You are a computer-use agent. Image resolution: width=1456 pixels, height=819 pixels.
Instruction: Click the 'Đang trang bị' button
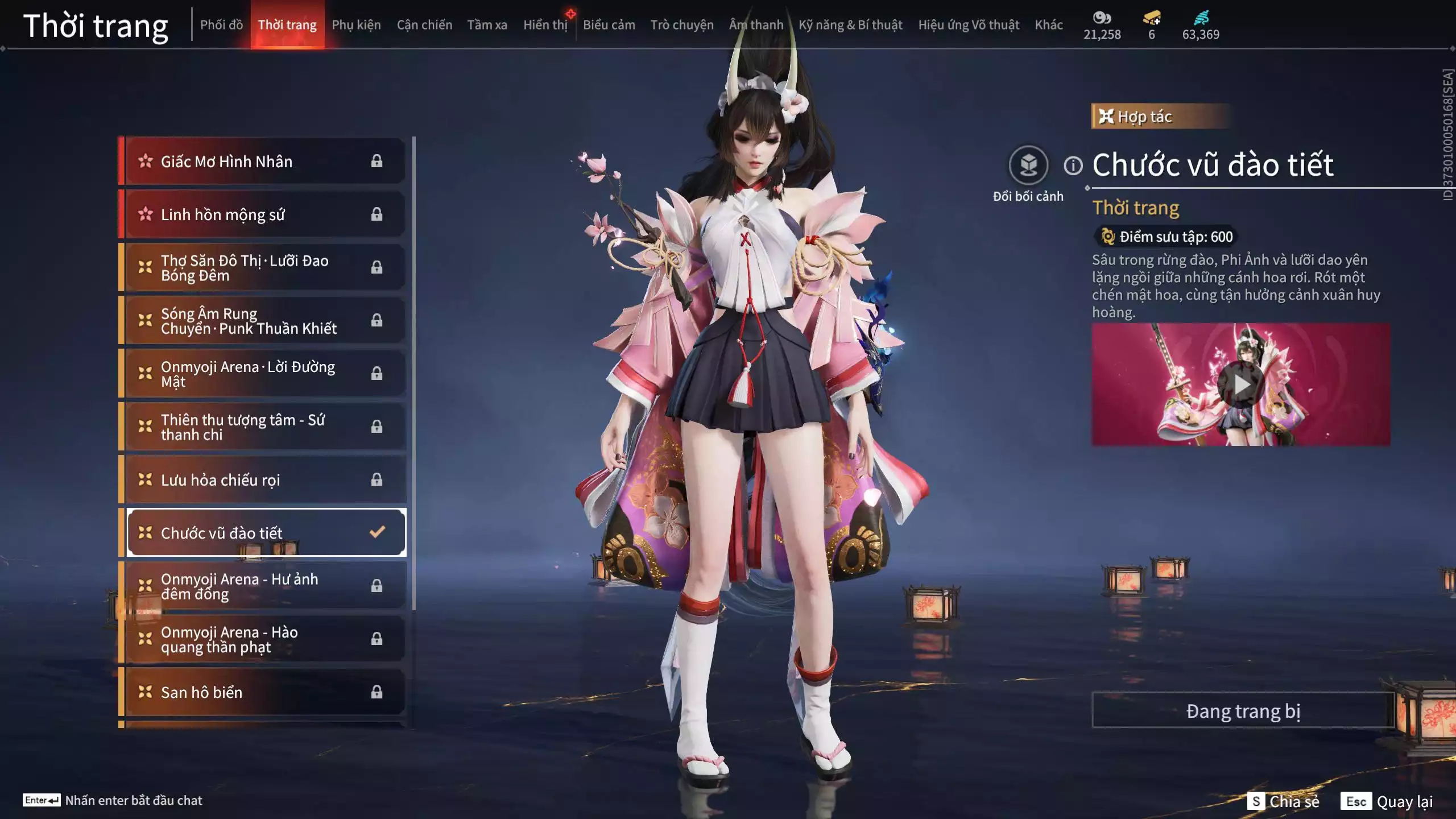pos(1244,710)
